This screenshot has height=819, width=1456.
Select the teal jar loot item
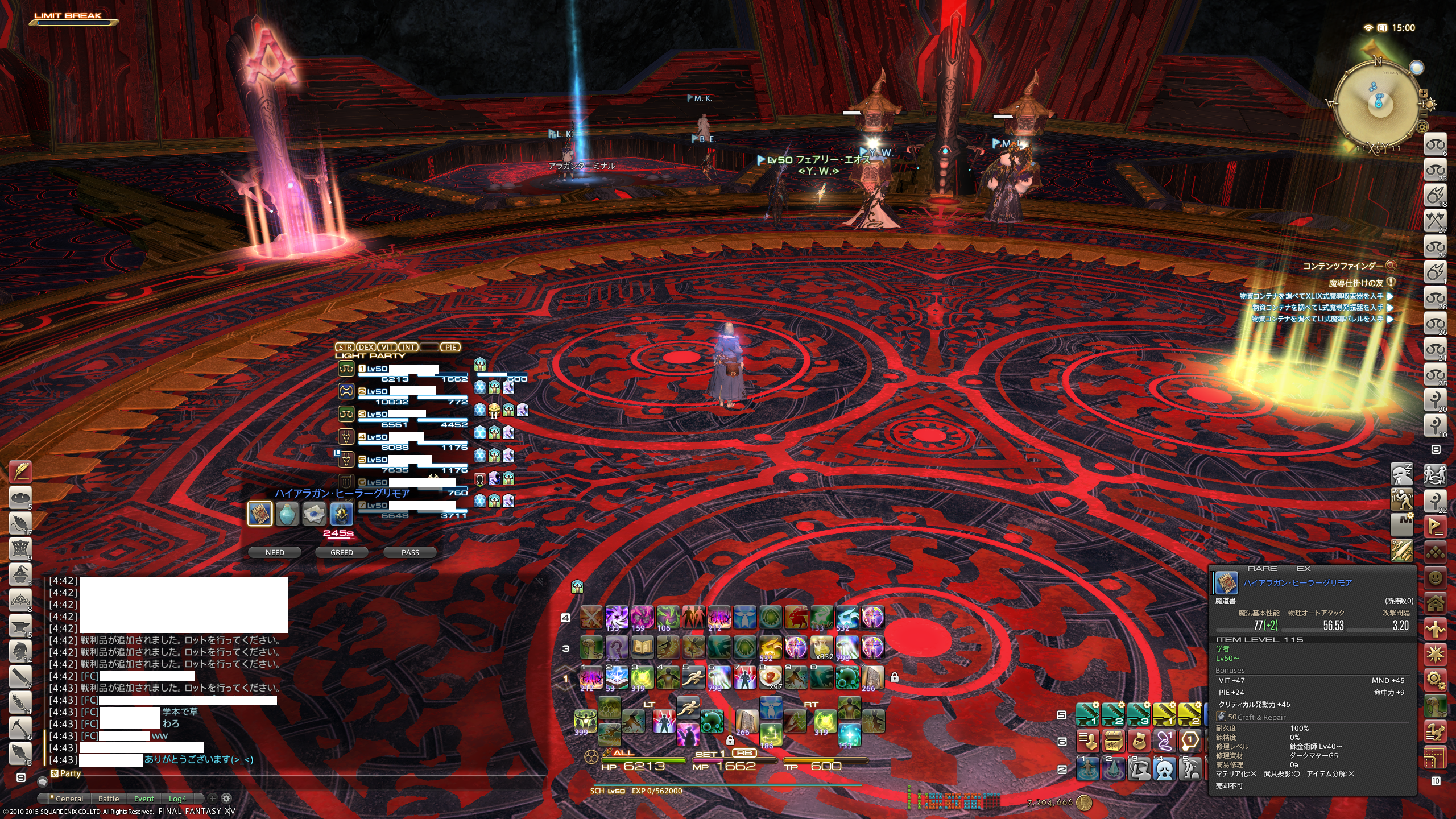(x=287, y=514)
